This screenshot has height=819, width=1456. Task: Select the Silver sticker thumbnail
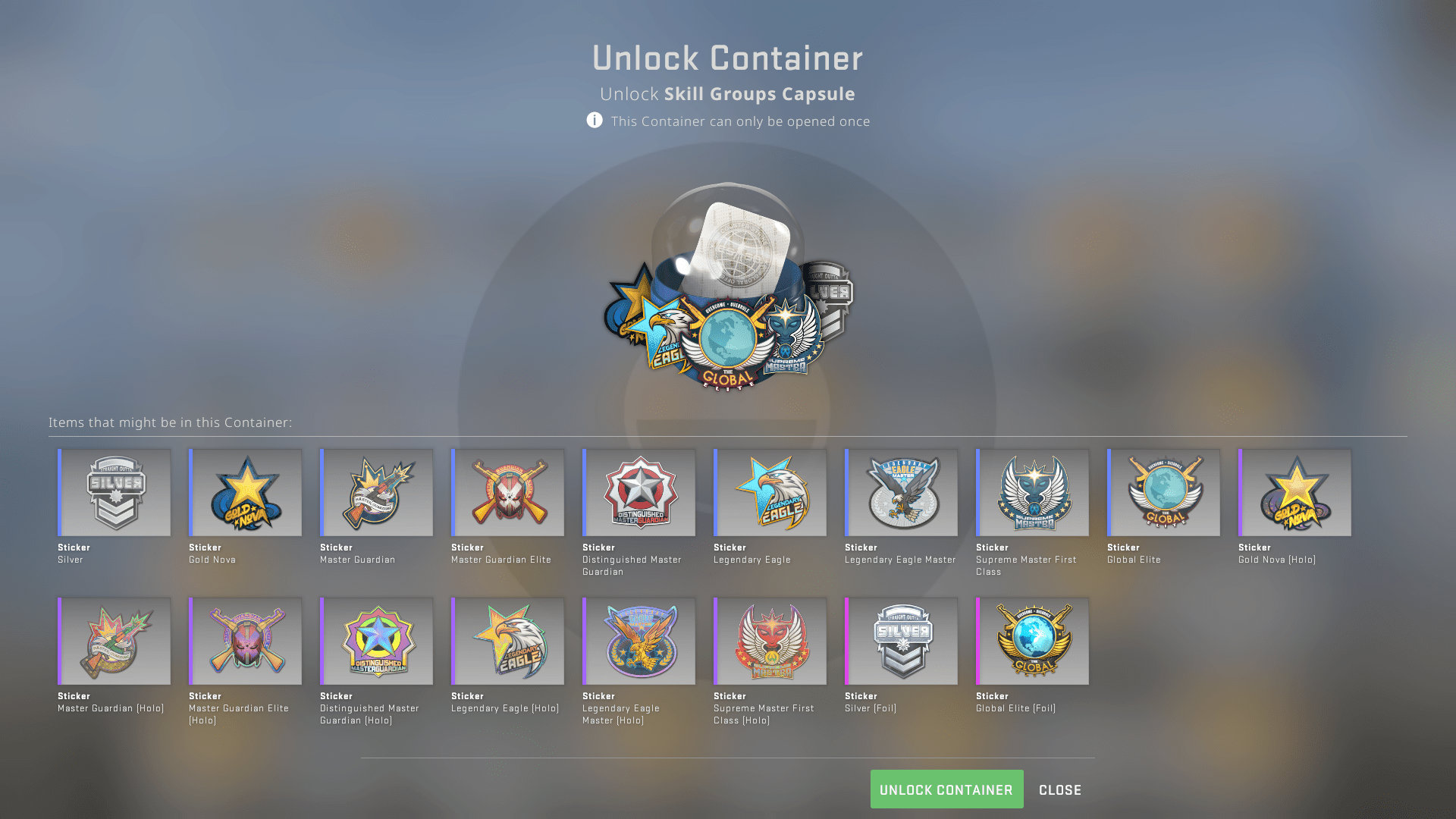tap(115, 492)
